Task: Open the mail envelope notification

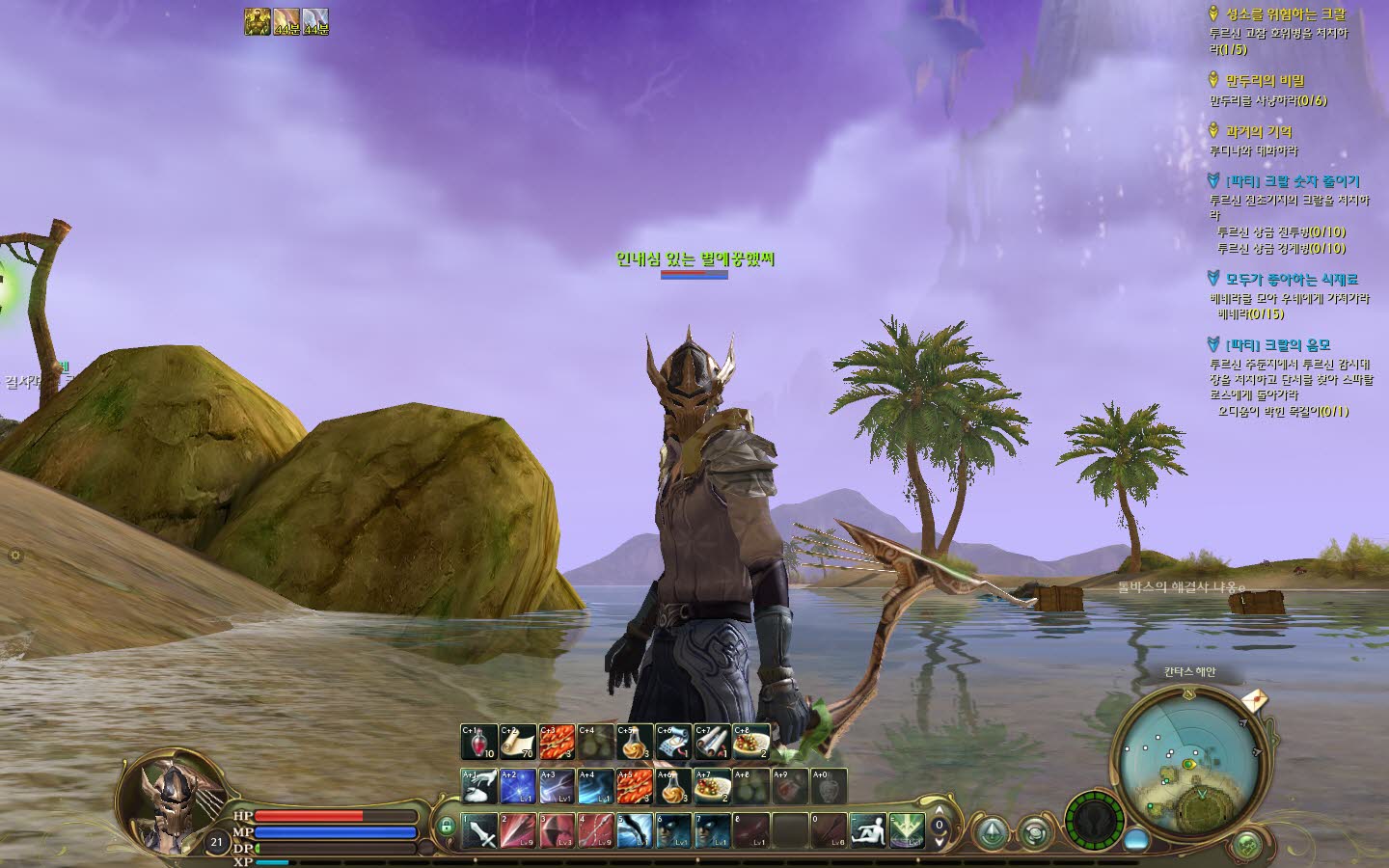Action: [1255, 699]
